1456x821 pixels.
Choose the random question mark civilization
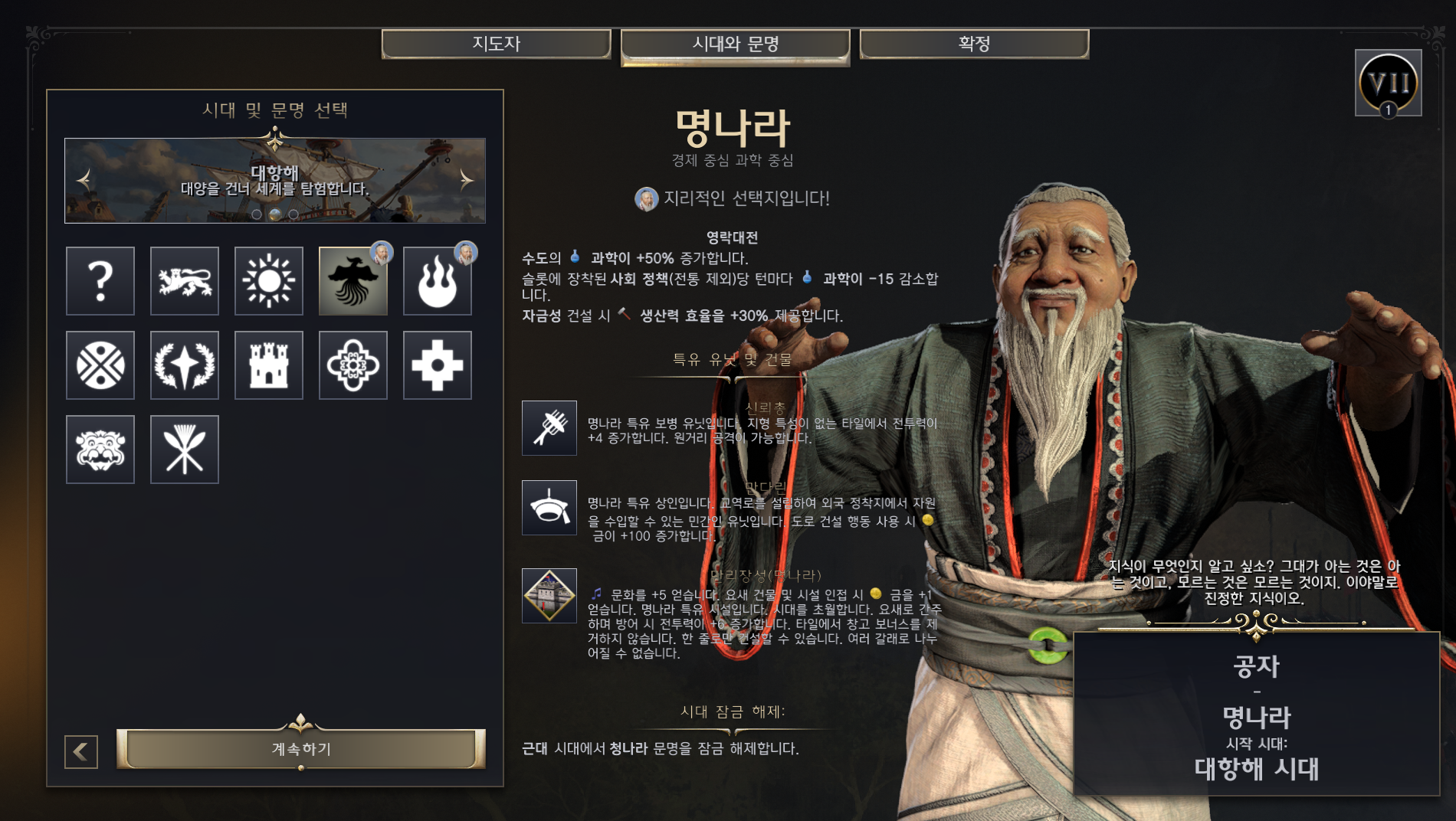(x=100, y=281)
